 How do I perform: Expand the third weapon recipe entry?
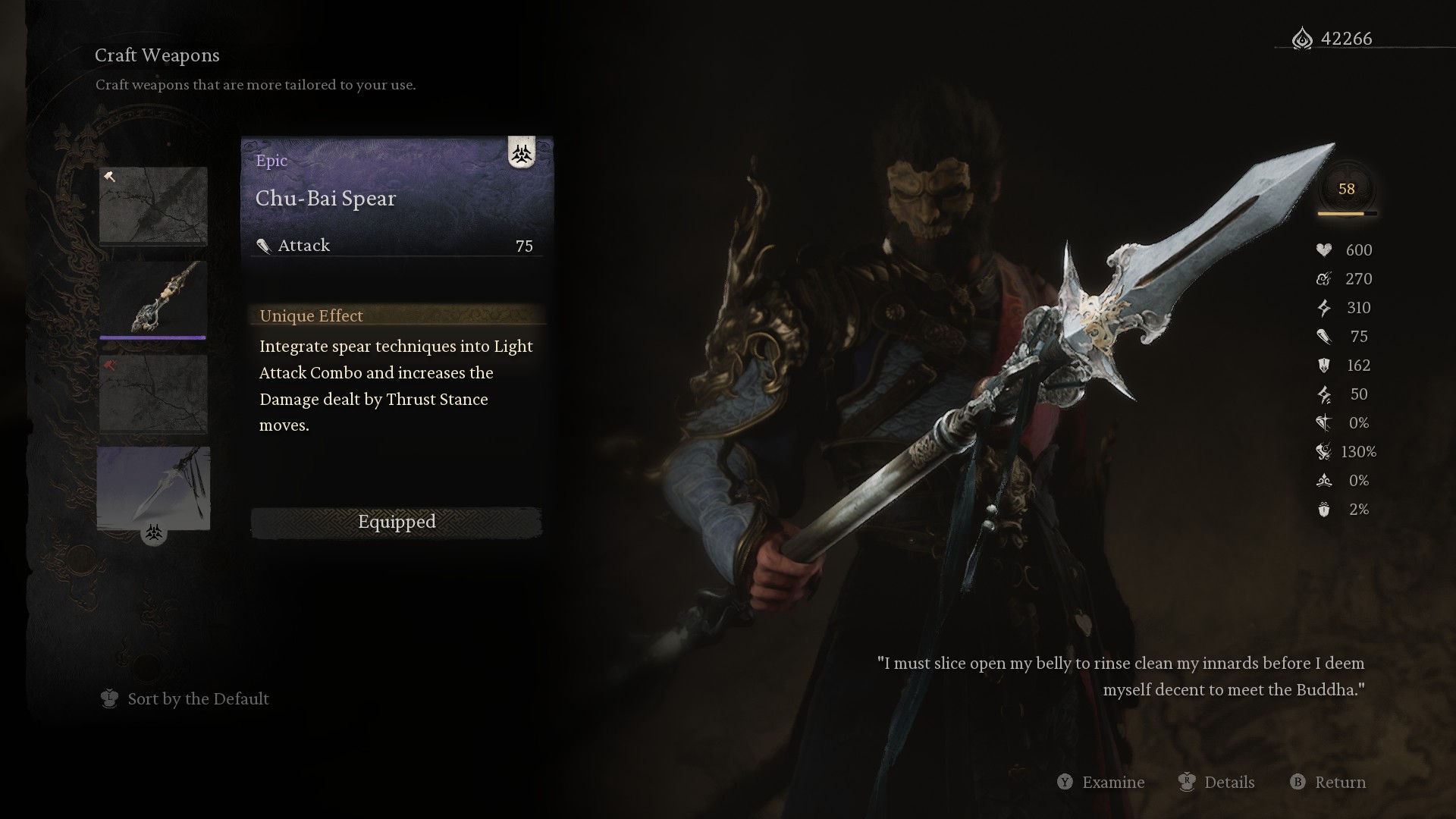click(153, 394)
